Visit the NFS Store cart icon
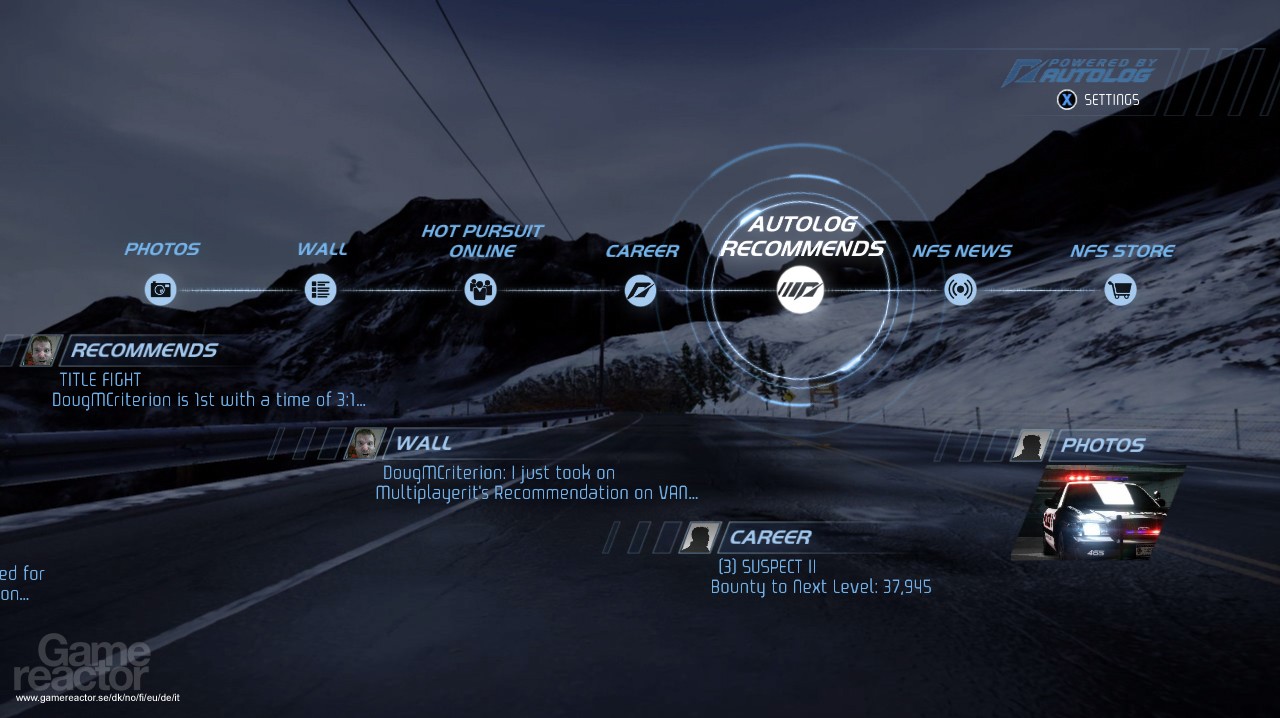 pos(1120,290)
